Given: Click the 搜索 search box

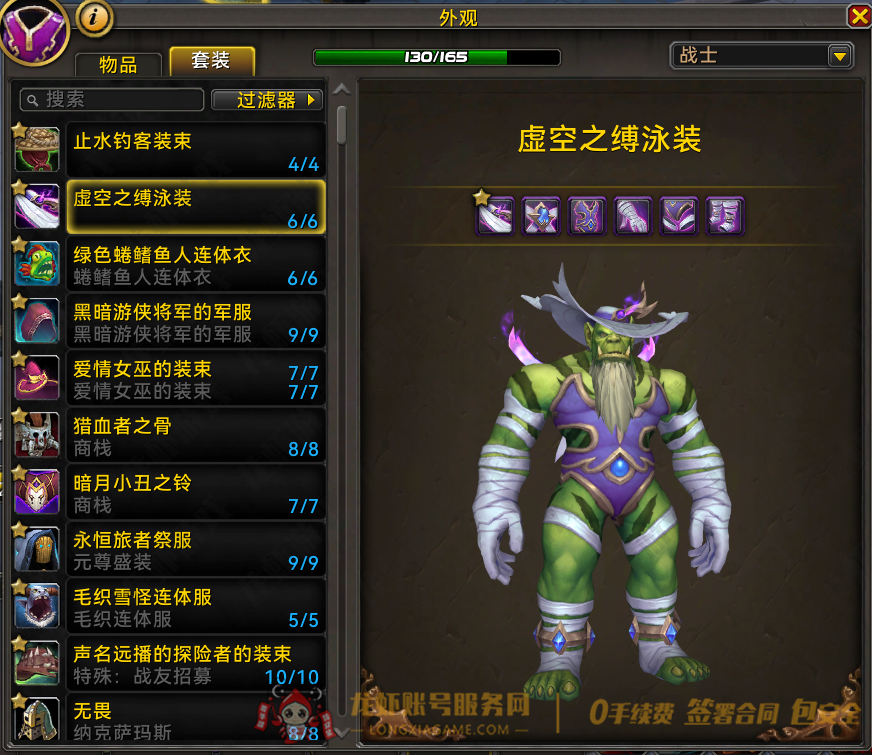Looking at the screenshot, I should point(112,99).
